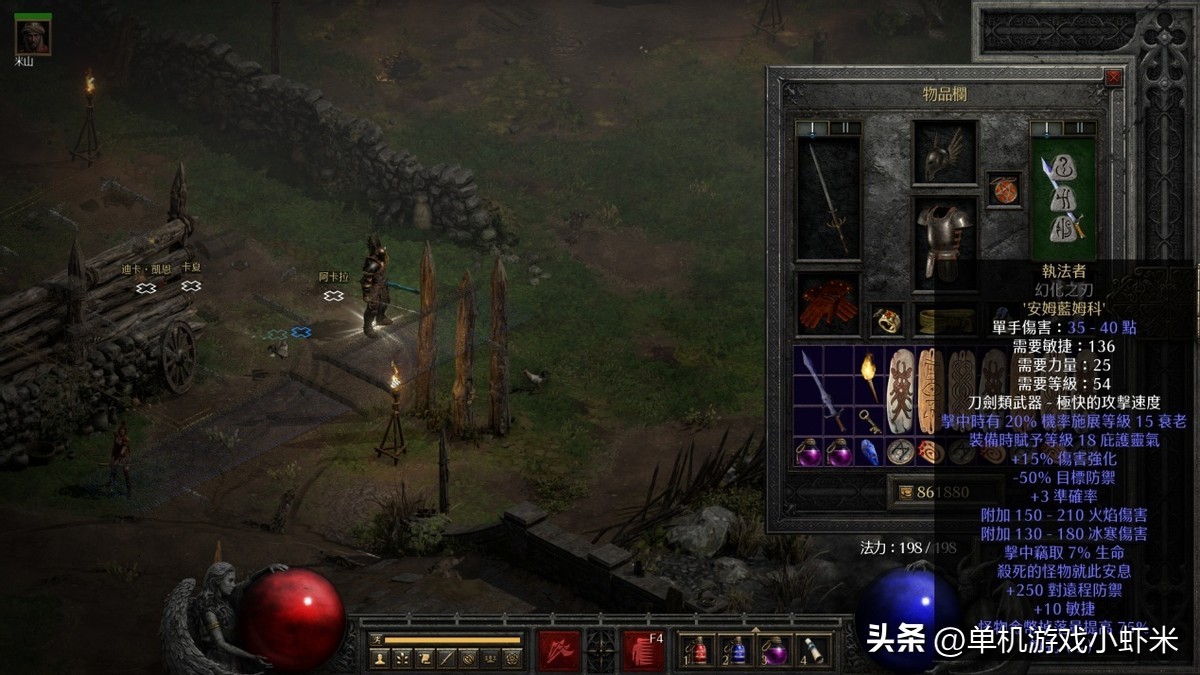Screen dimensions: 1200x675
Task: Open the left-click attack skill selector
Action: click(x=558, y=650)
